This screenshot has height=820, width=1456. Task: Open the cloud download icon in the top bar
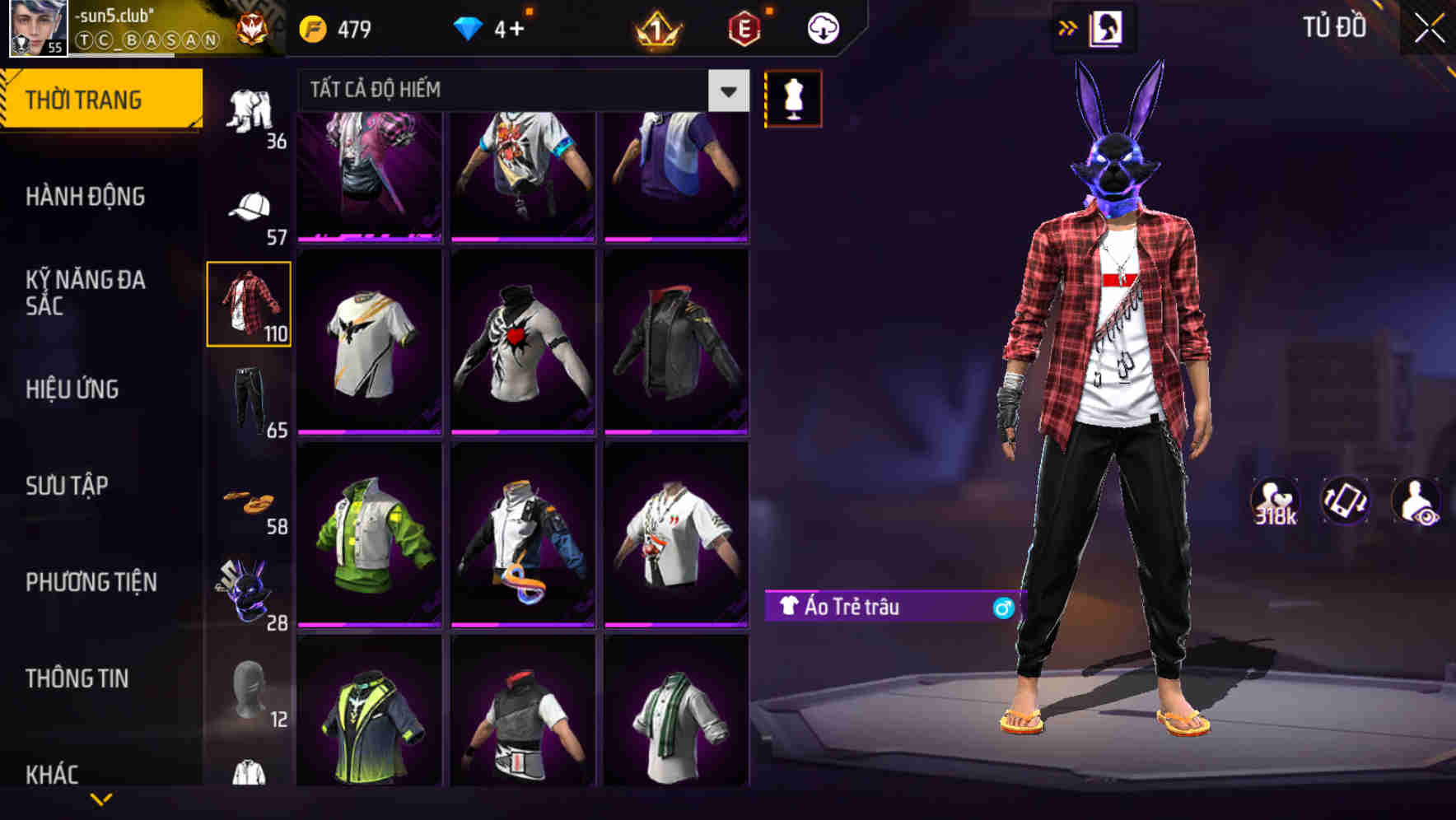pos(822,27)
